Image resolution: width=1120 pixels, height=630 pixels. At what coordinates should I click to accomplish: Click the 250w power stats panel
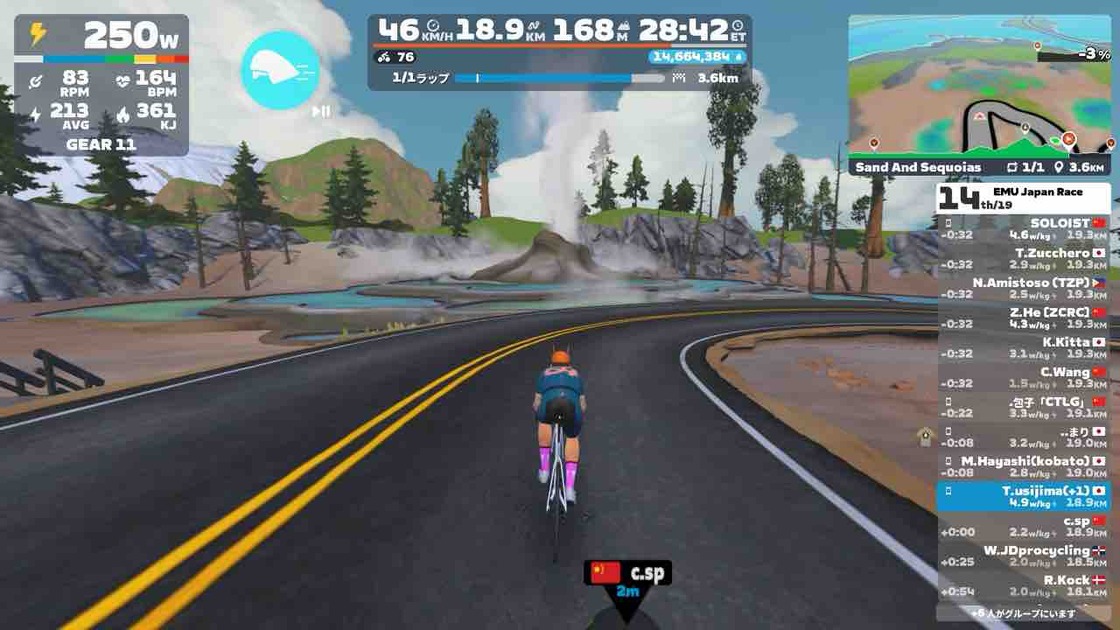[x=101, y=85]
